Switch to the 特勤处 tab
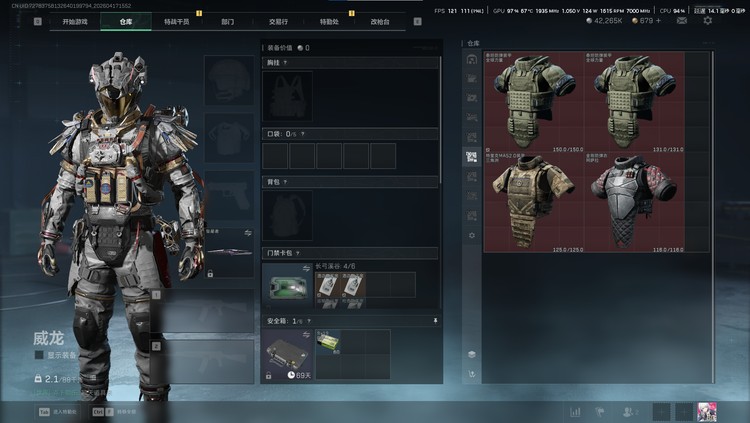 coord(329,21)
